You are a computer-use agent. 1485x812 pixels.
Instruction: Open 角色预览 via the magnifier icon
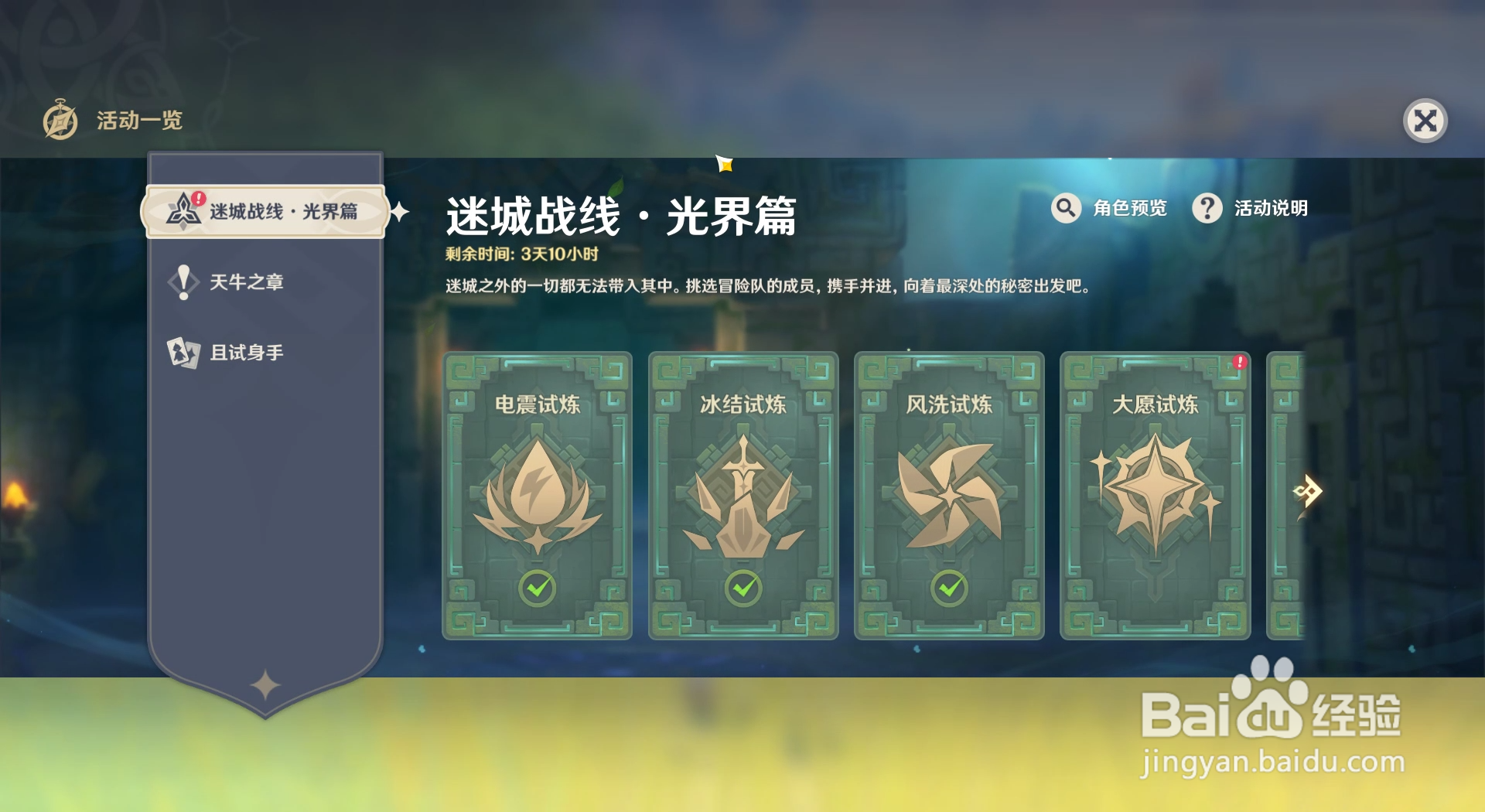(x=1067, y=207)
